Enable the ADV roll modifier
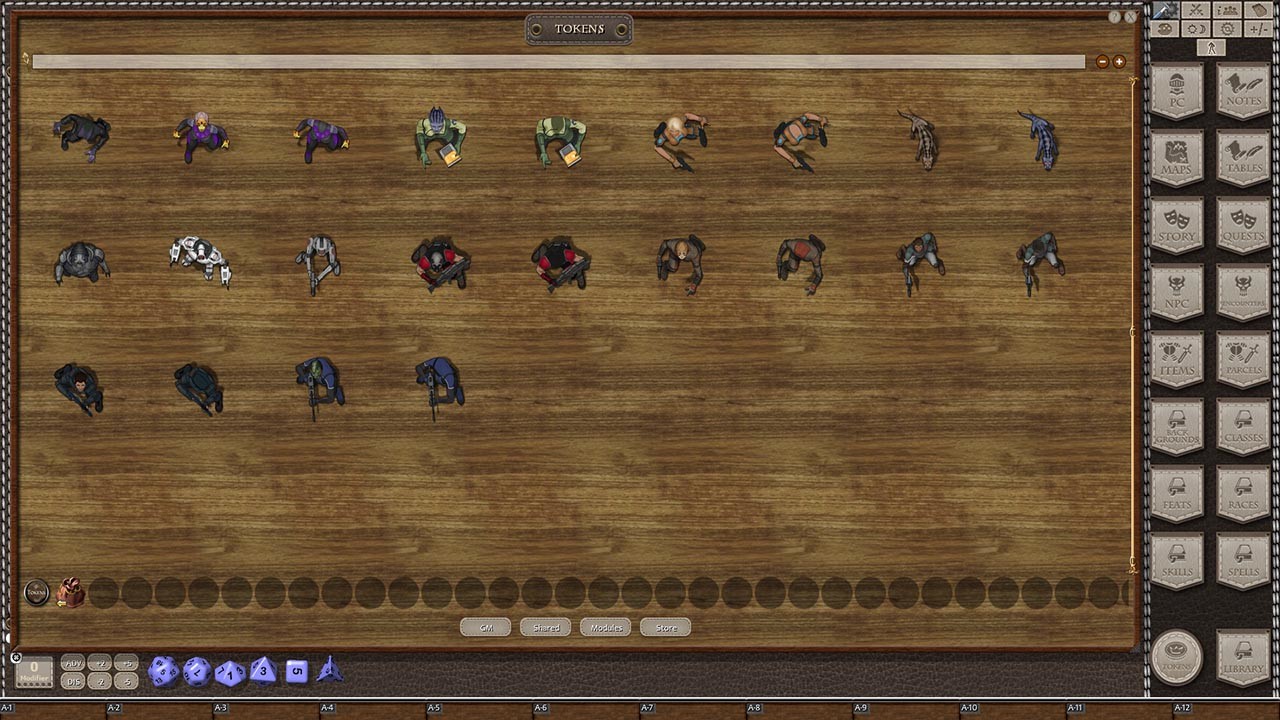This screenshot has width=1280, height=720. (x=72, y=664)
